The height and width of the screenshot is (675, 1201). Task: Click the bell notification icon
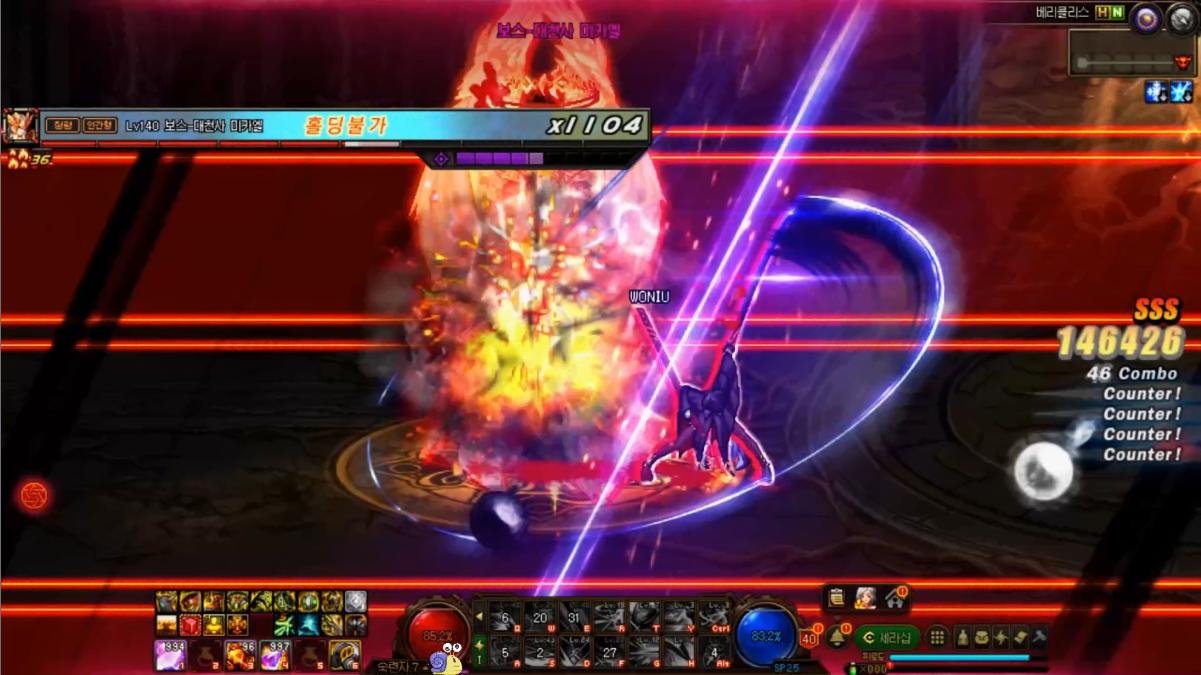pos(837,637)
